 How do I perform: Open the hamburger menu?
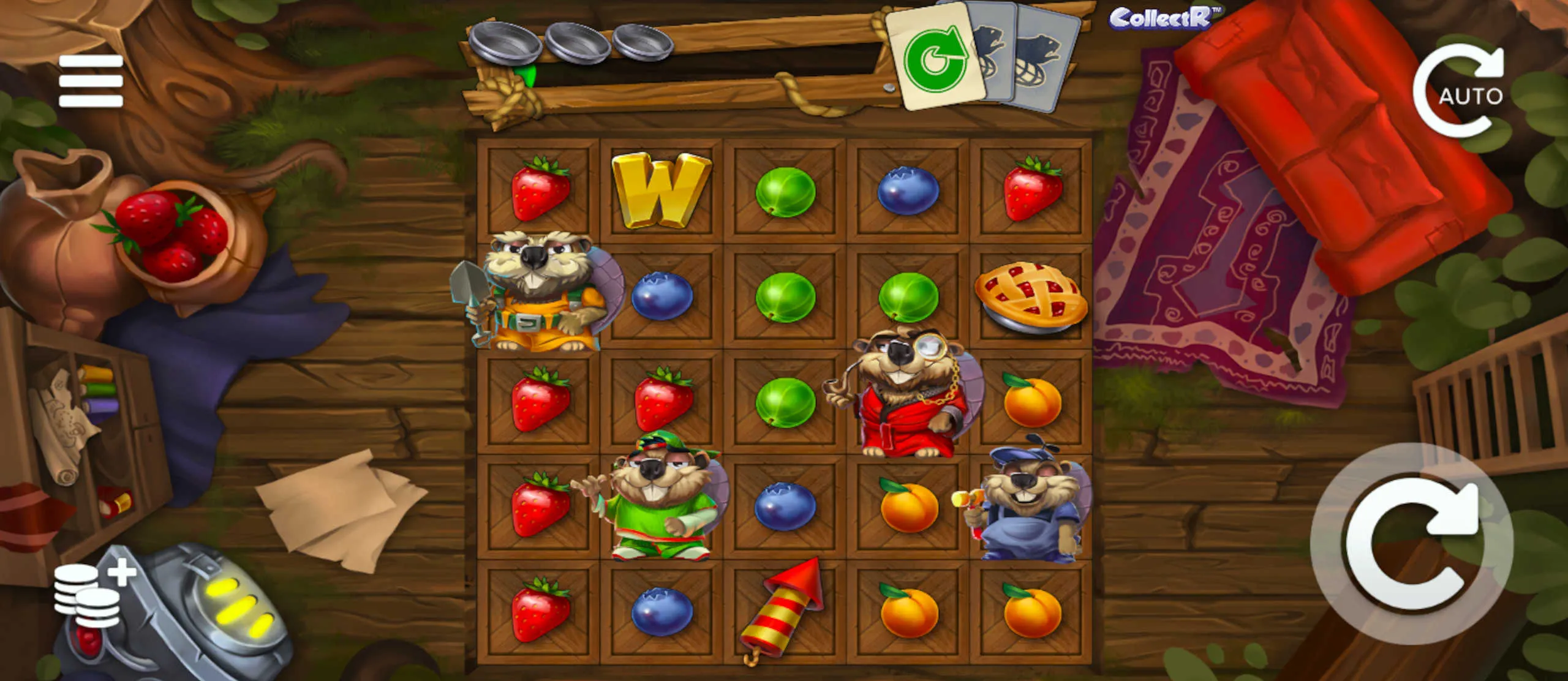91,81
